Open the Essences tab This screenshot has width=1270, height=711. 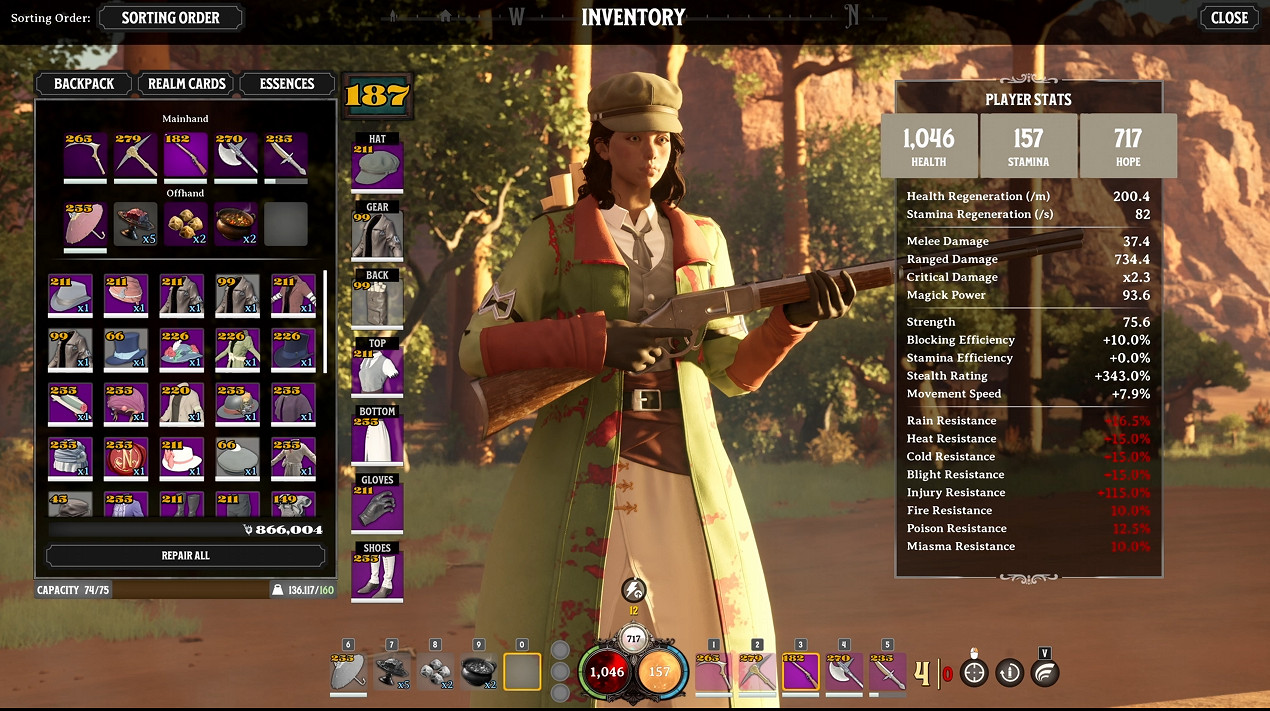pos(287,84)
